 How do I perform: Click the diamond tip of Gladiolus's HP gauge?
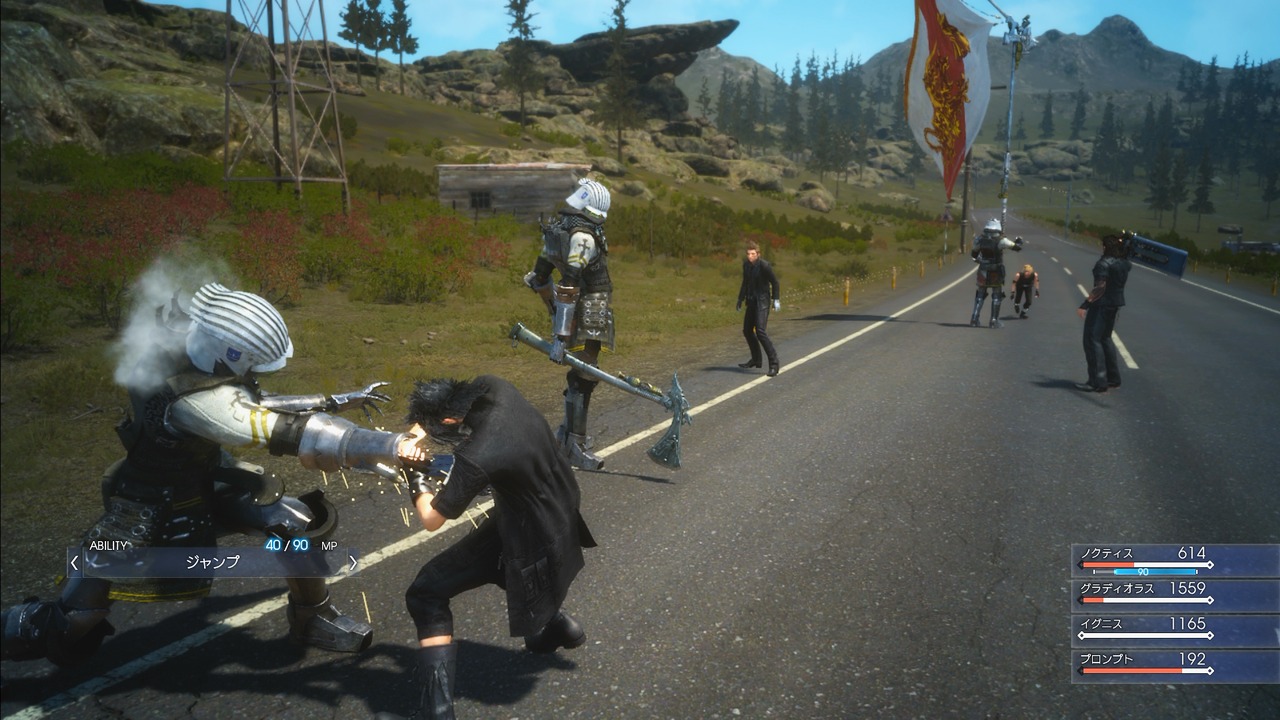(1211, 600)
